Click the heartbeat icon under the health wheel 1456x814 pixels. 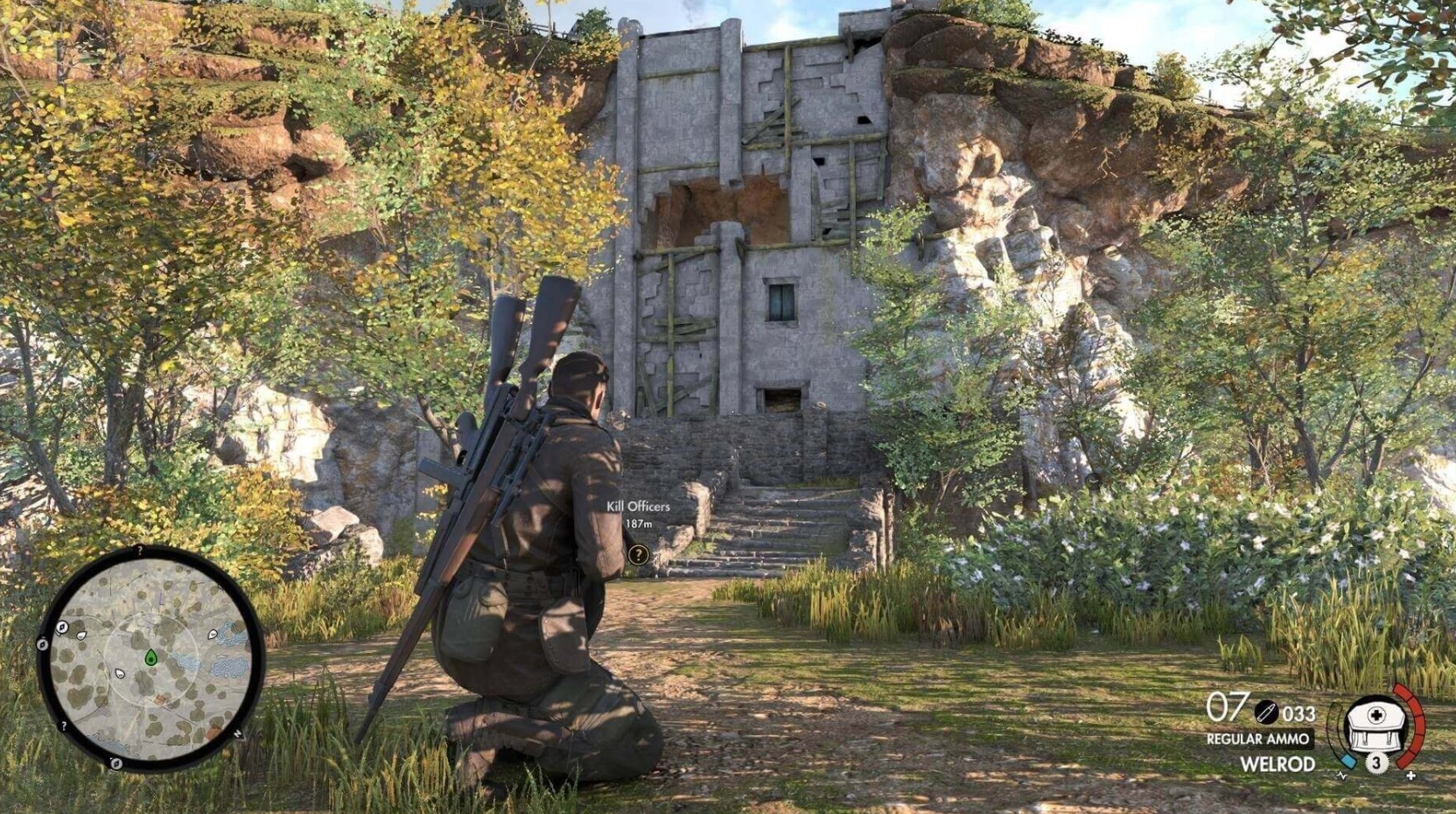[x=1341, y=776]
